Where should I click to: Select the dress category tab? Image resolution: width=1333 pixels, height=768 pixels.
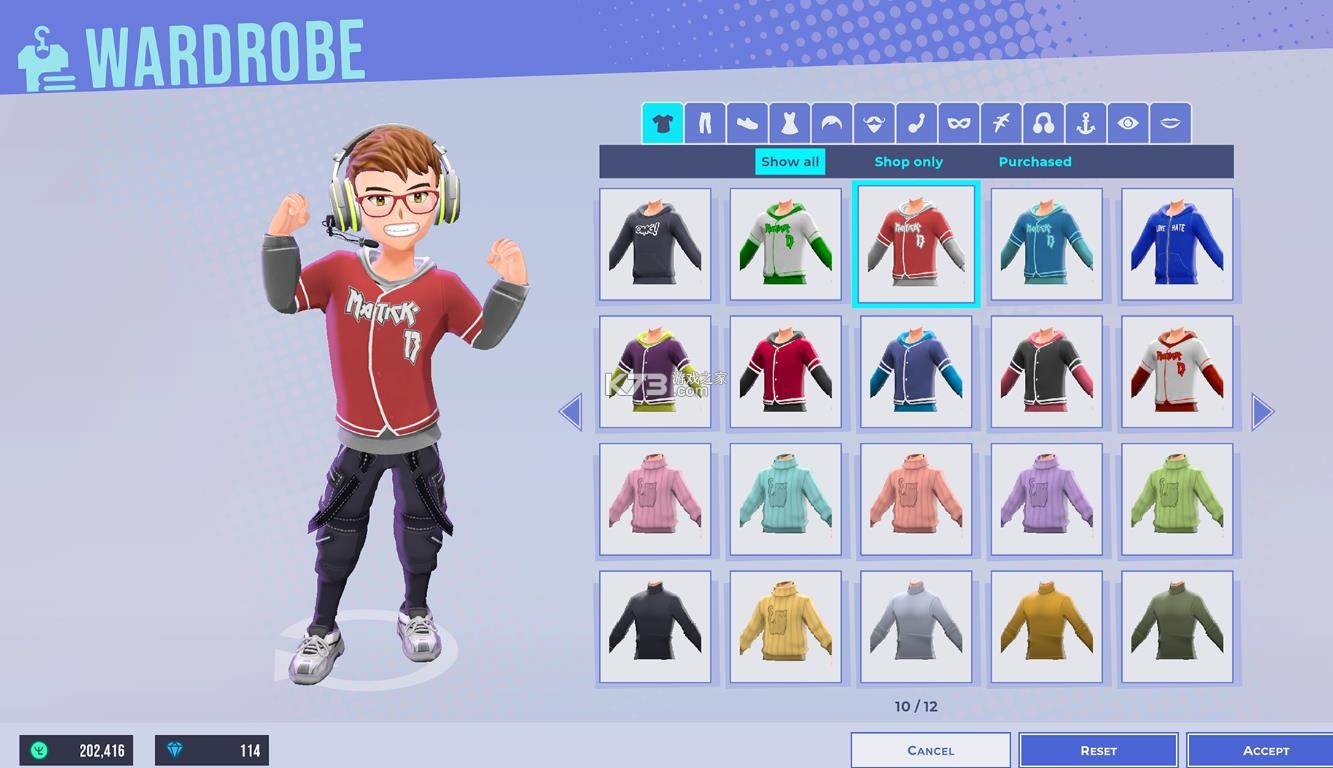(789, 124)
